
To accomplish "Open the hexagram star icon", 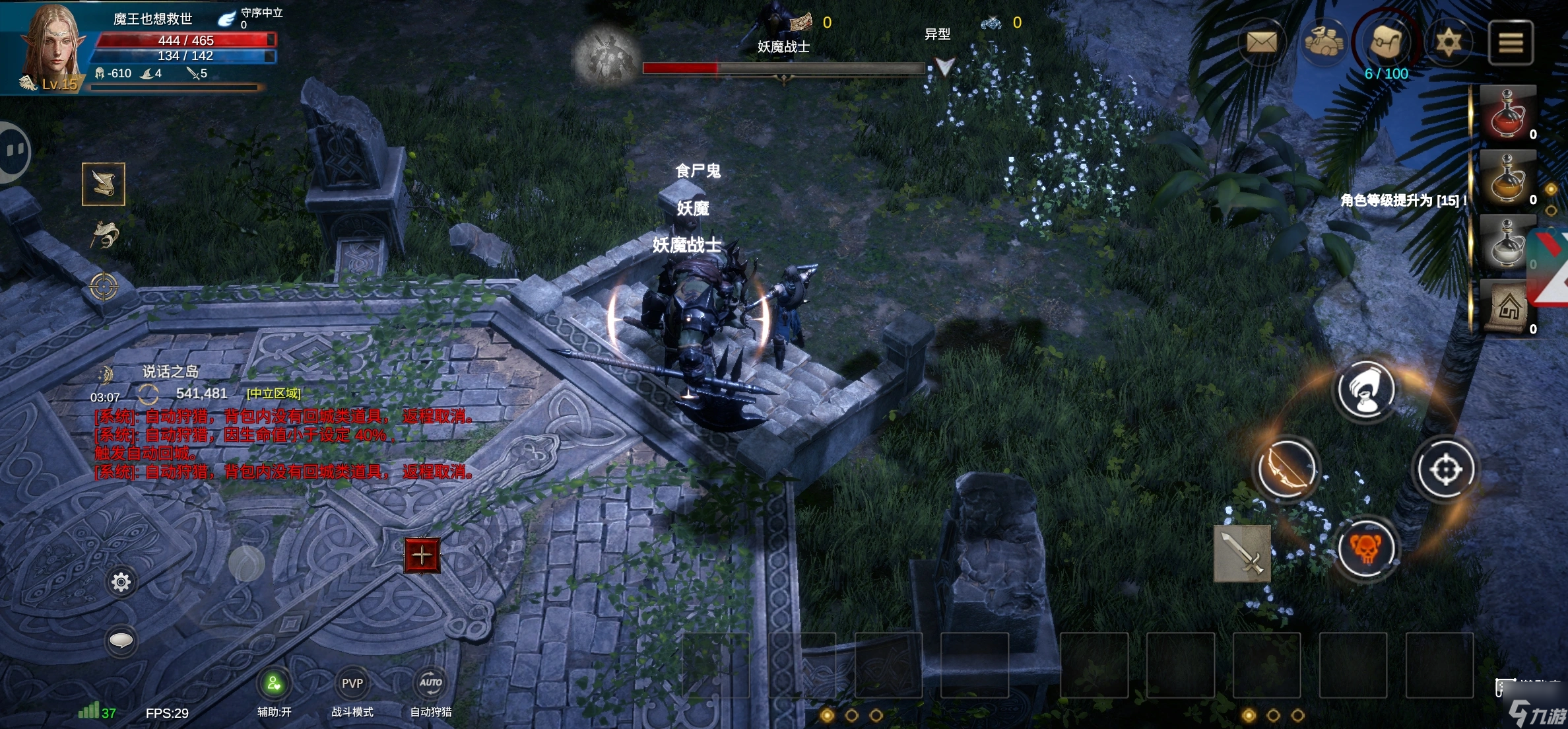I will (1448, 43).
